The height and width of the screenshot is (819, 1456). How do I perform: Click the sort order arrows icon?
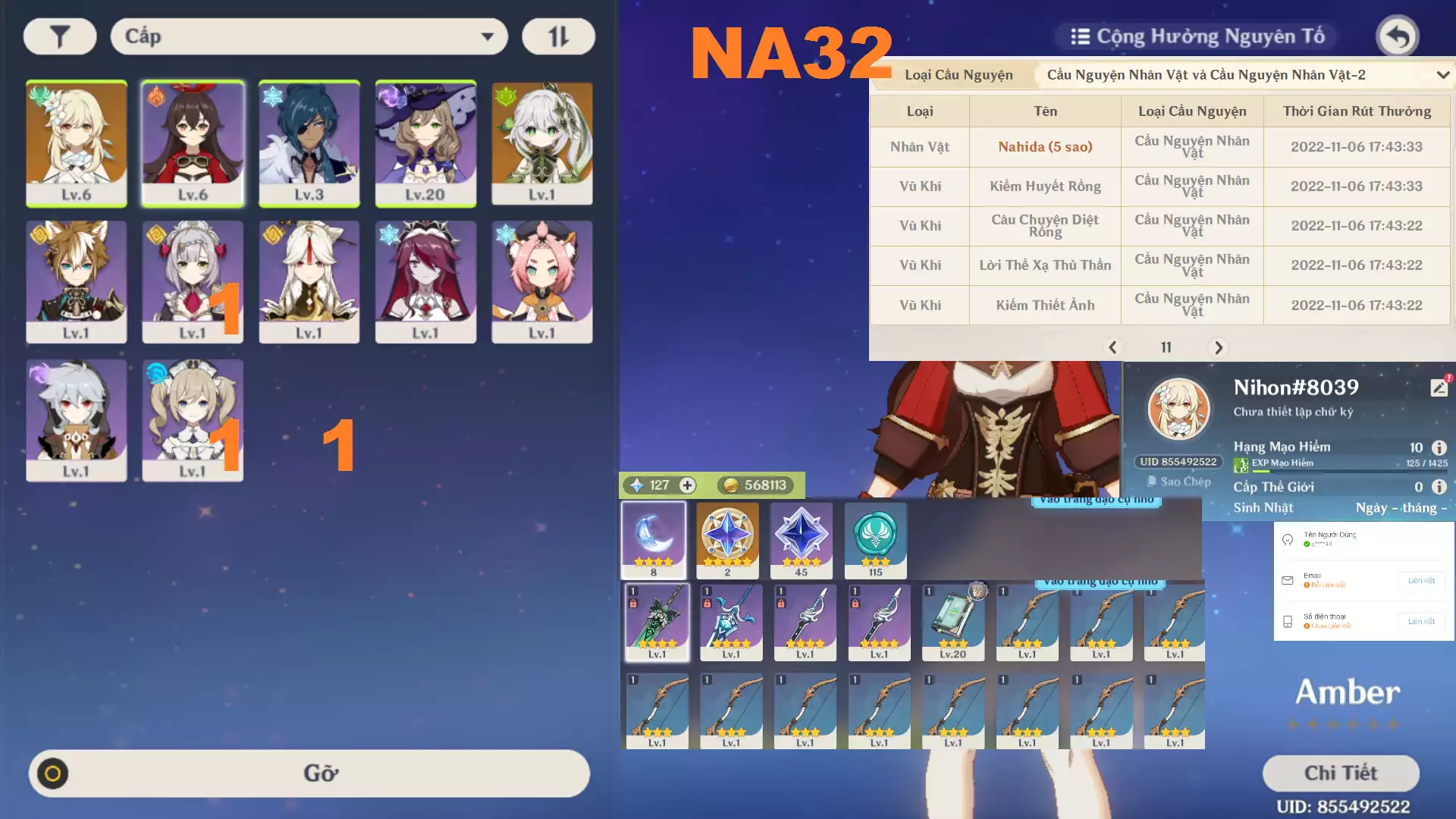558,36
